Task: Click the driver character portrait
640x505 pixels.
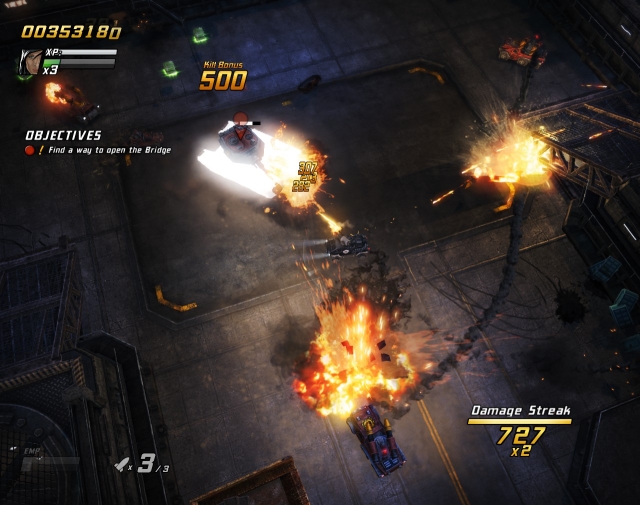Action: click(x=28, y=62)
